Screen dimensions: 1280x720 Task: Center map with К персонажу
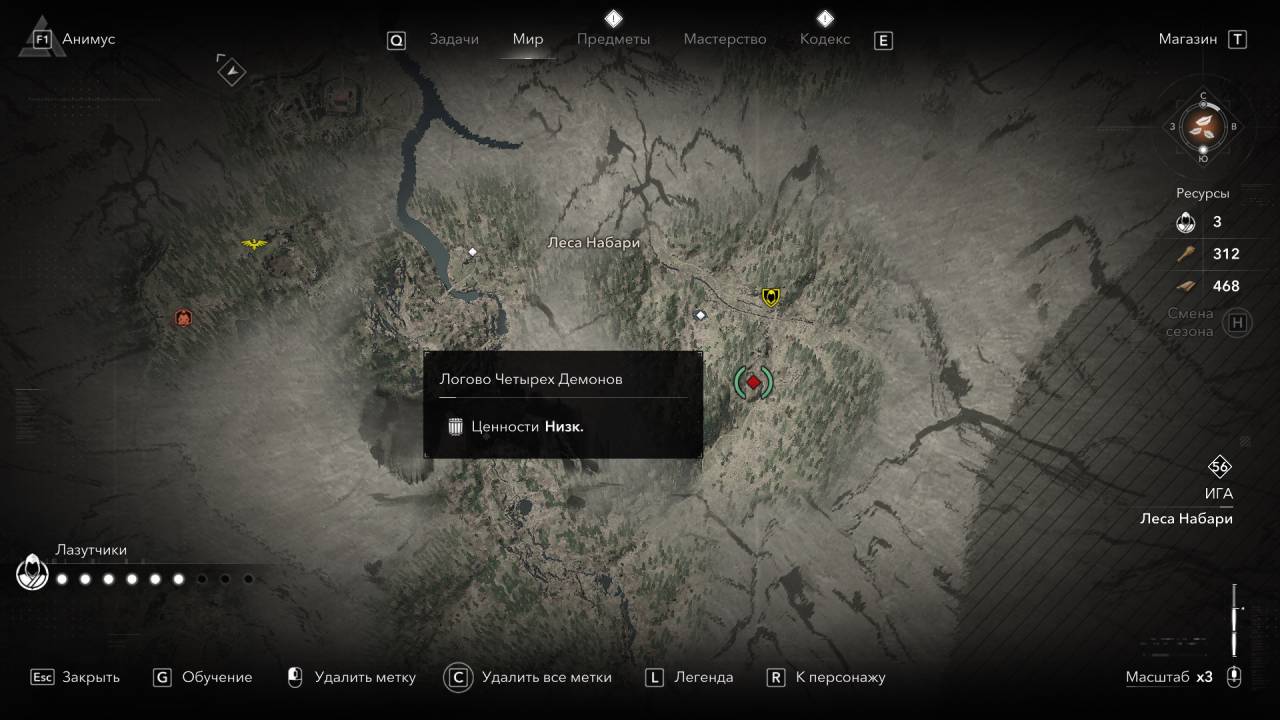tap(827, 677)
